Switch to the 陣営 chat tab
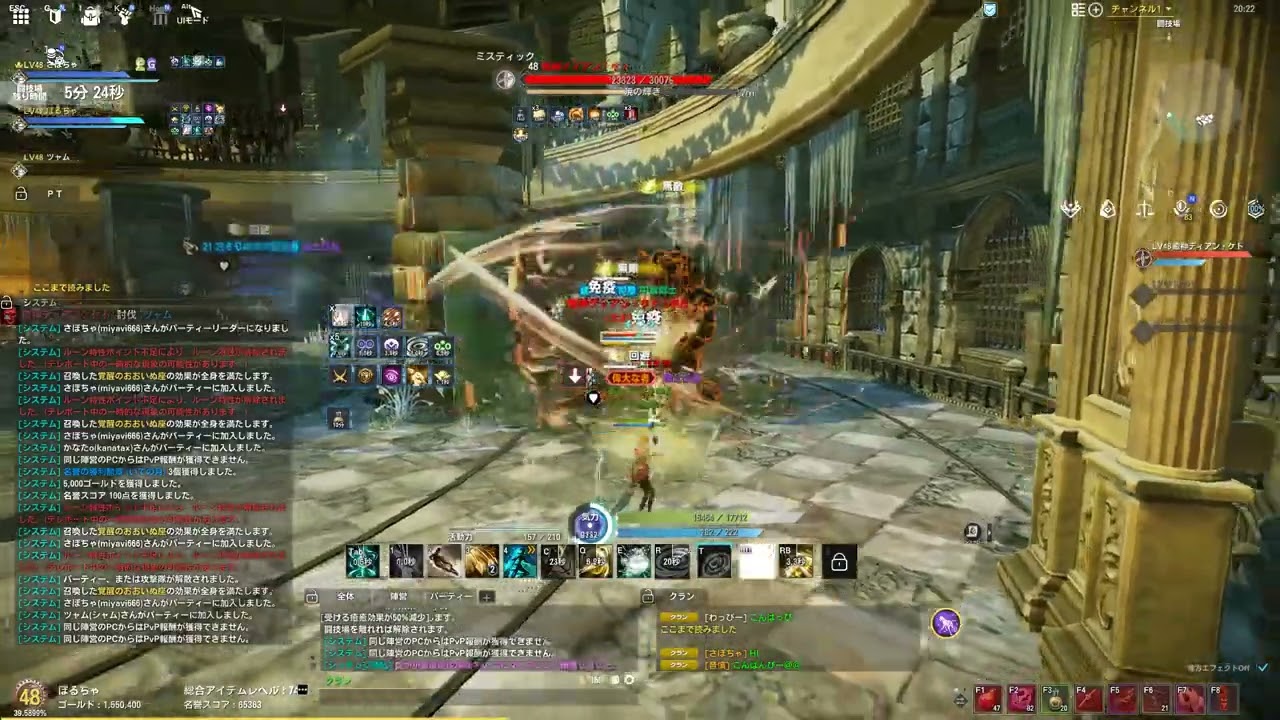The height and width of the screenshot is (720, 1280). coord(400,596)
